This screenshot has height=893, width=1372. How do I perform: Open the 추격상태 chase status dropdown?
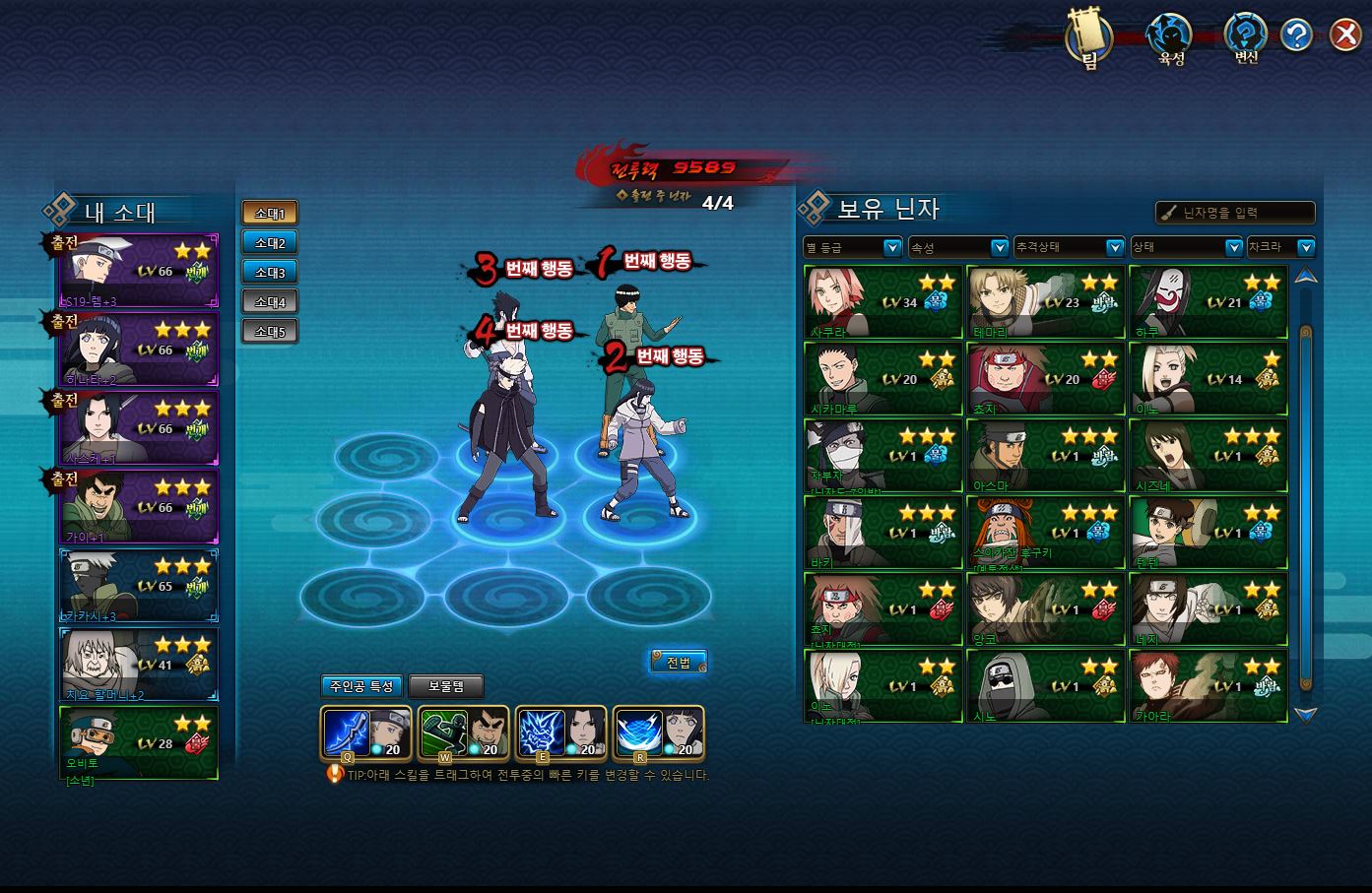click(x=1069, y=247)
